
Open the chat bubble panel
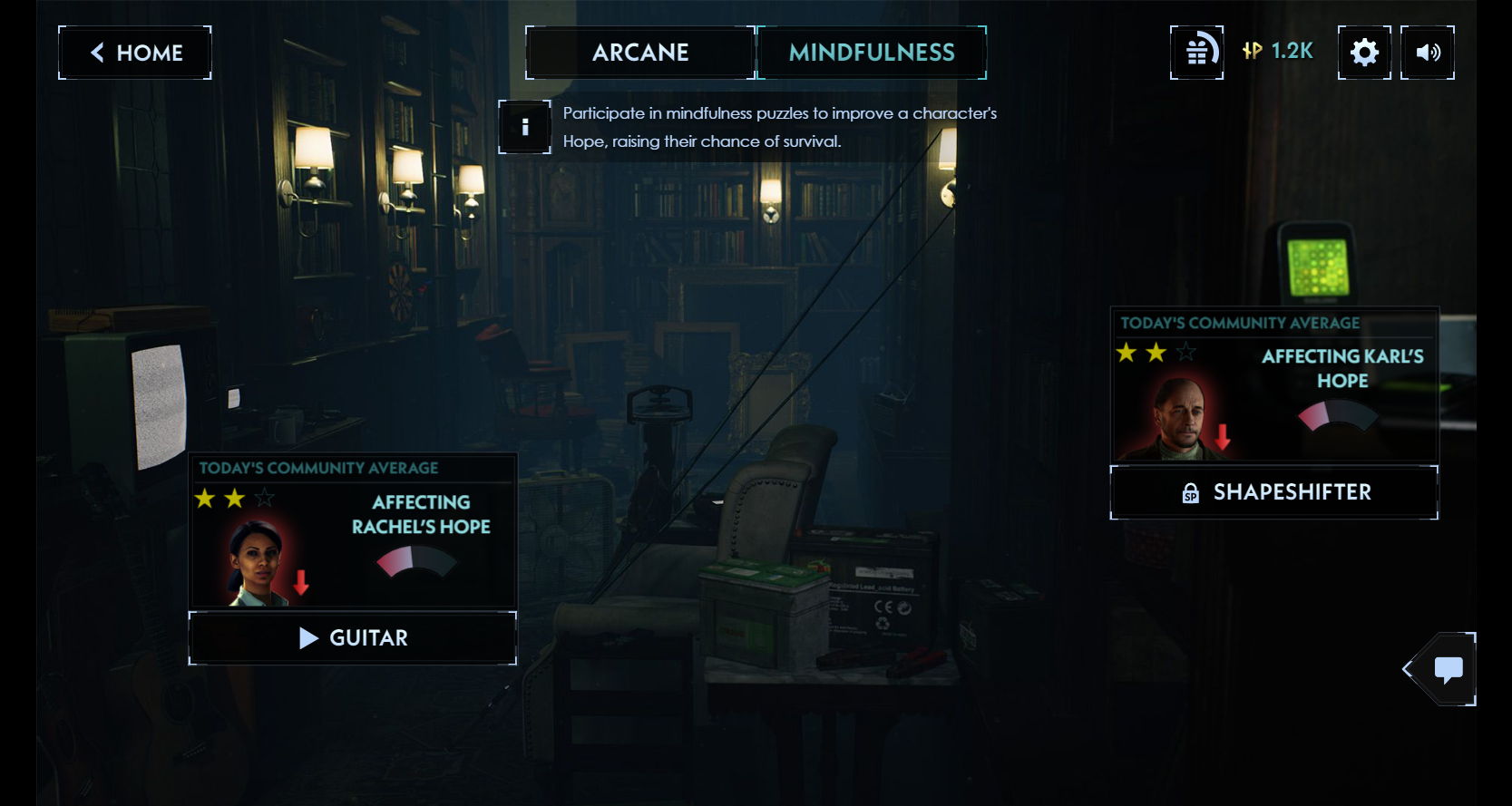pos(1448,669)
